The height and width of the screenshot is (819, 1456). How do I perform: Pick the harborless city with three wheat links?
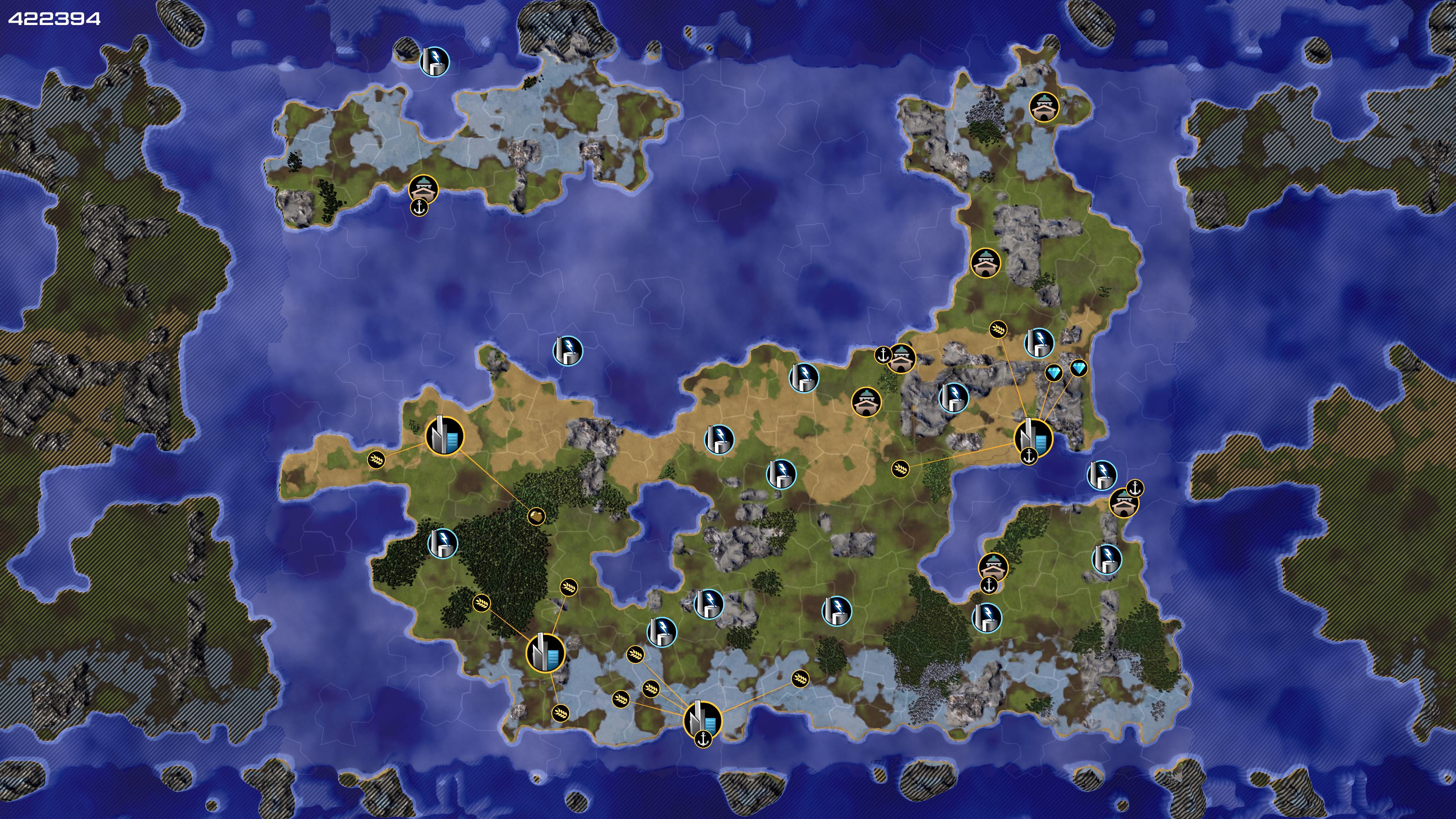(546, 653)
